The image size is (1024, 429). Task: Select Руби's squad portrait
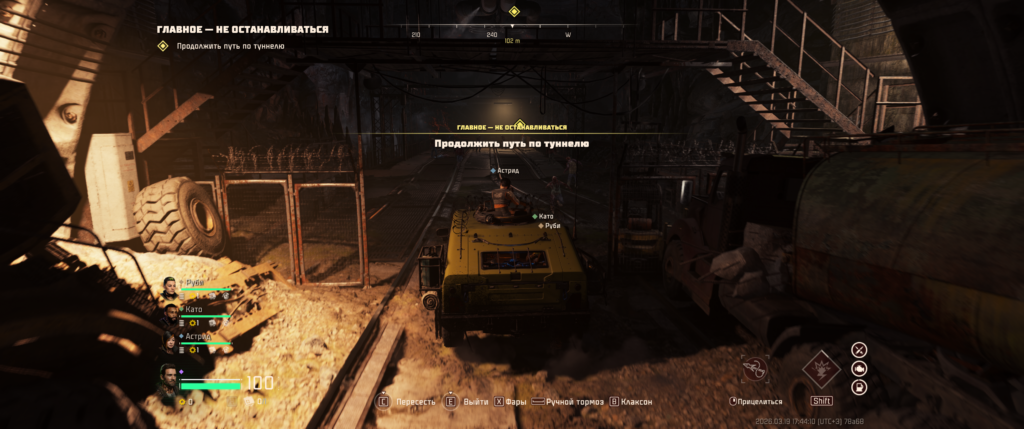(x=170, y=288)
